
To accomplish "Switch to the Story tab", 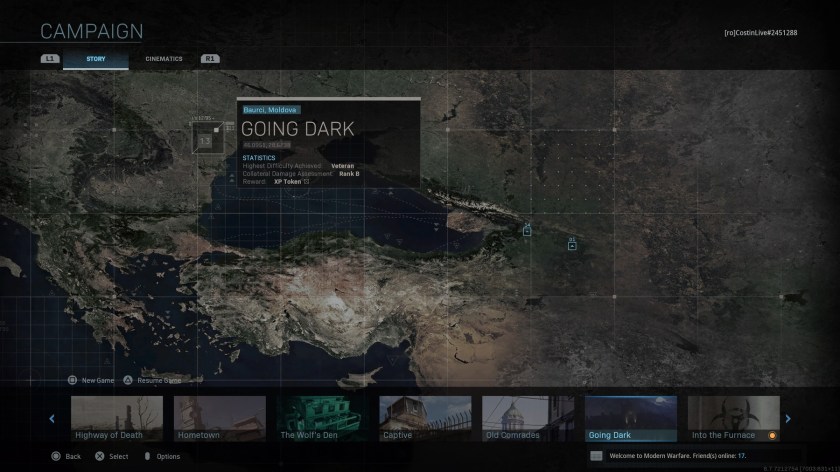I will (x=96, y=59).
